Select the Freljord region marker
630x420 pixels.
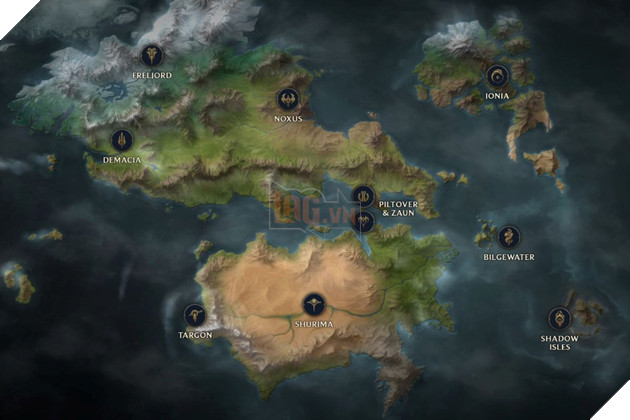tap(152, 54)
